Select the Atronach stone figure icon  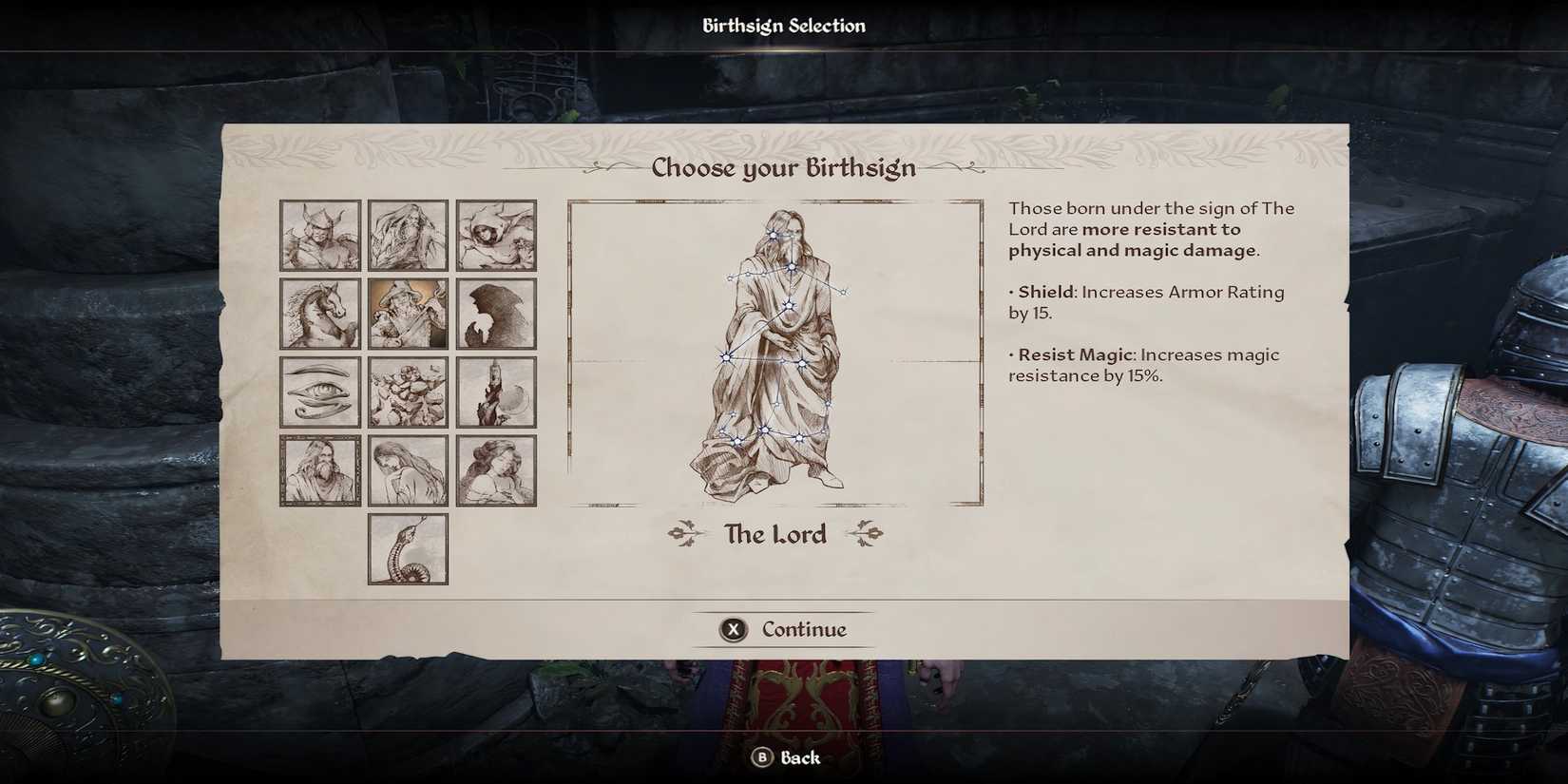408,390
